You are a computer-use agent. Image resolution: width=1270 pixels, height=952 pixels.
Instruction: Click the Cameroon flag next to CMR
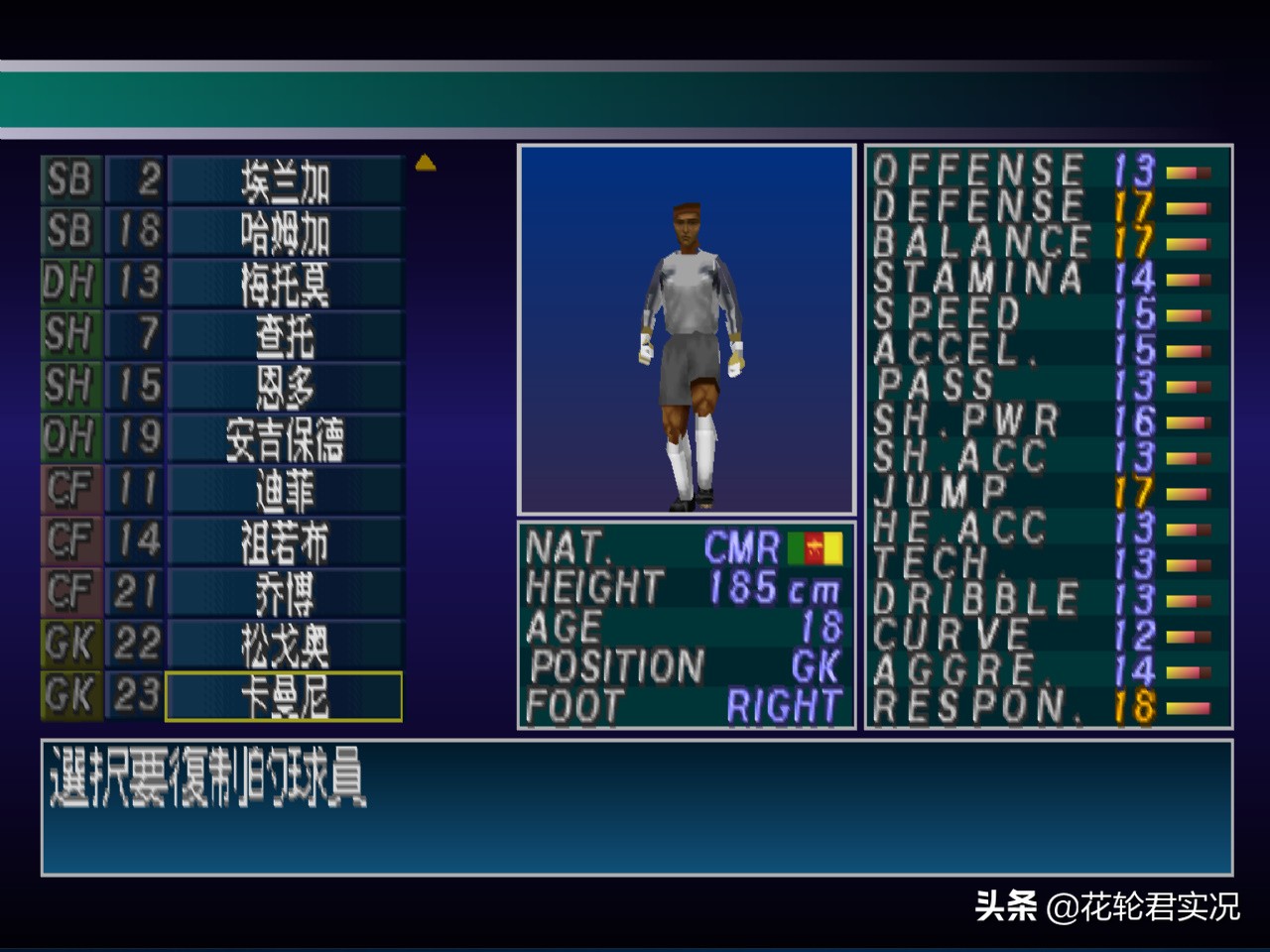[x=816, y=548]
